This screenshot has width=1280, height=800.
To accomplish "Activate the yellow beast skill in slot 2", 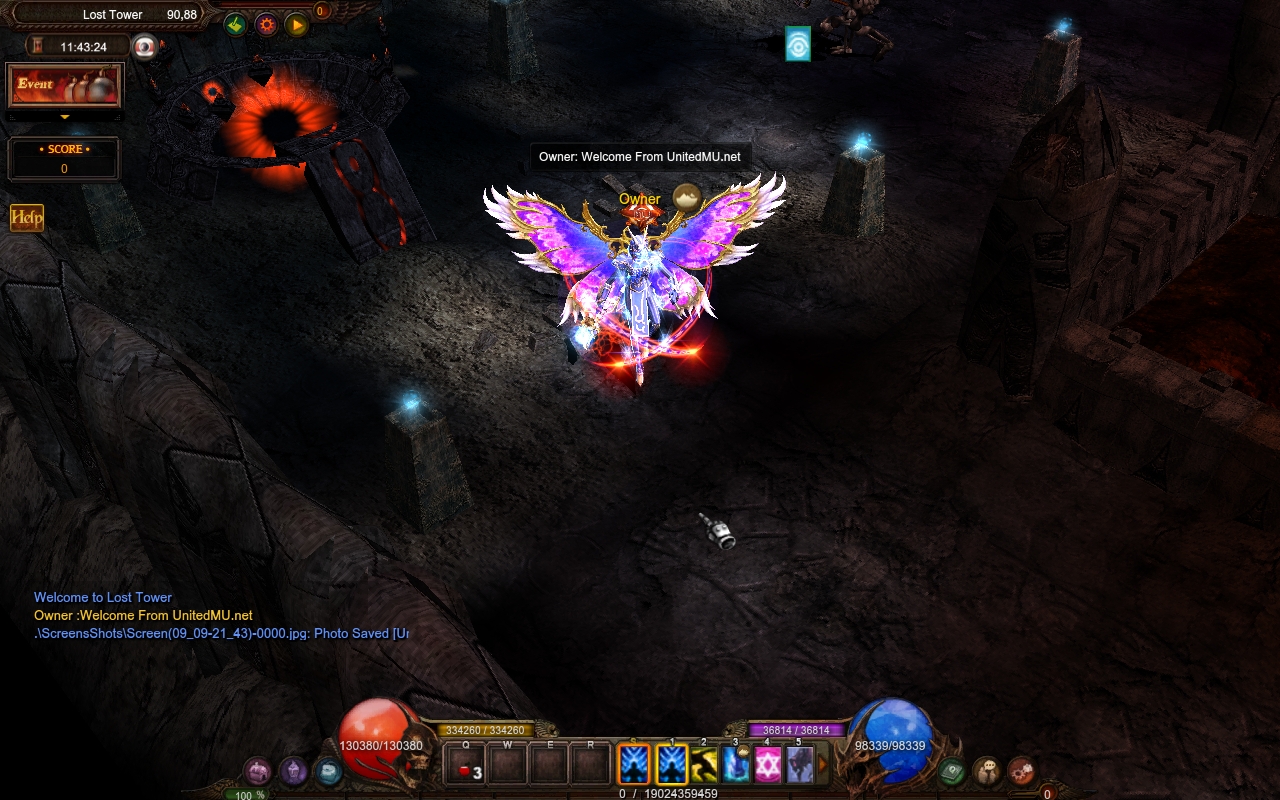I will (x=704, y=765).
